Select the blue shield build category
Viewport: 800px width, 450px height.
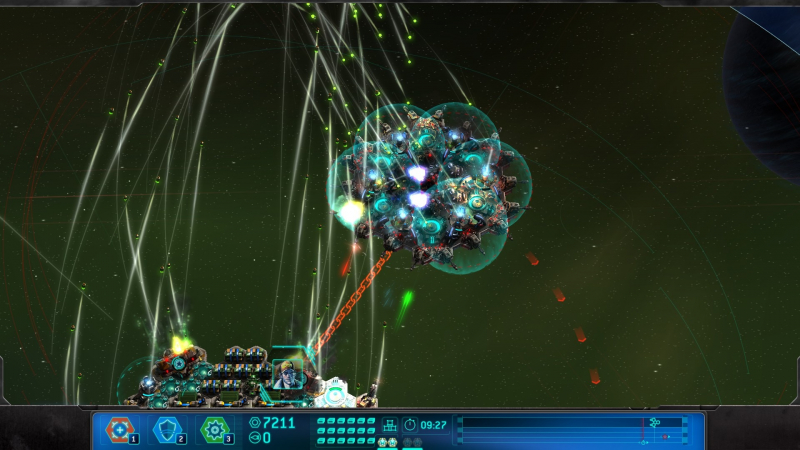pyautogui.click(x=168, y=430)
